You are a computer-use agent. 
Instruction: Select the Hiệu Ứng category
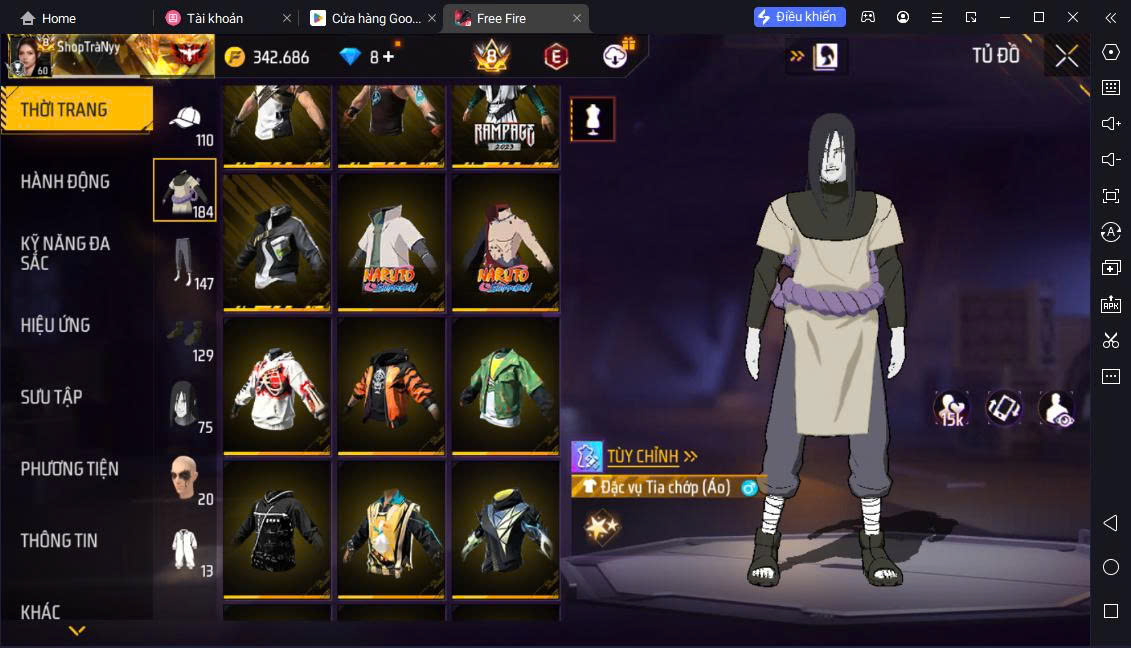56,325
